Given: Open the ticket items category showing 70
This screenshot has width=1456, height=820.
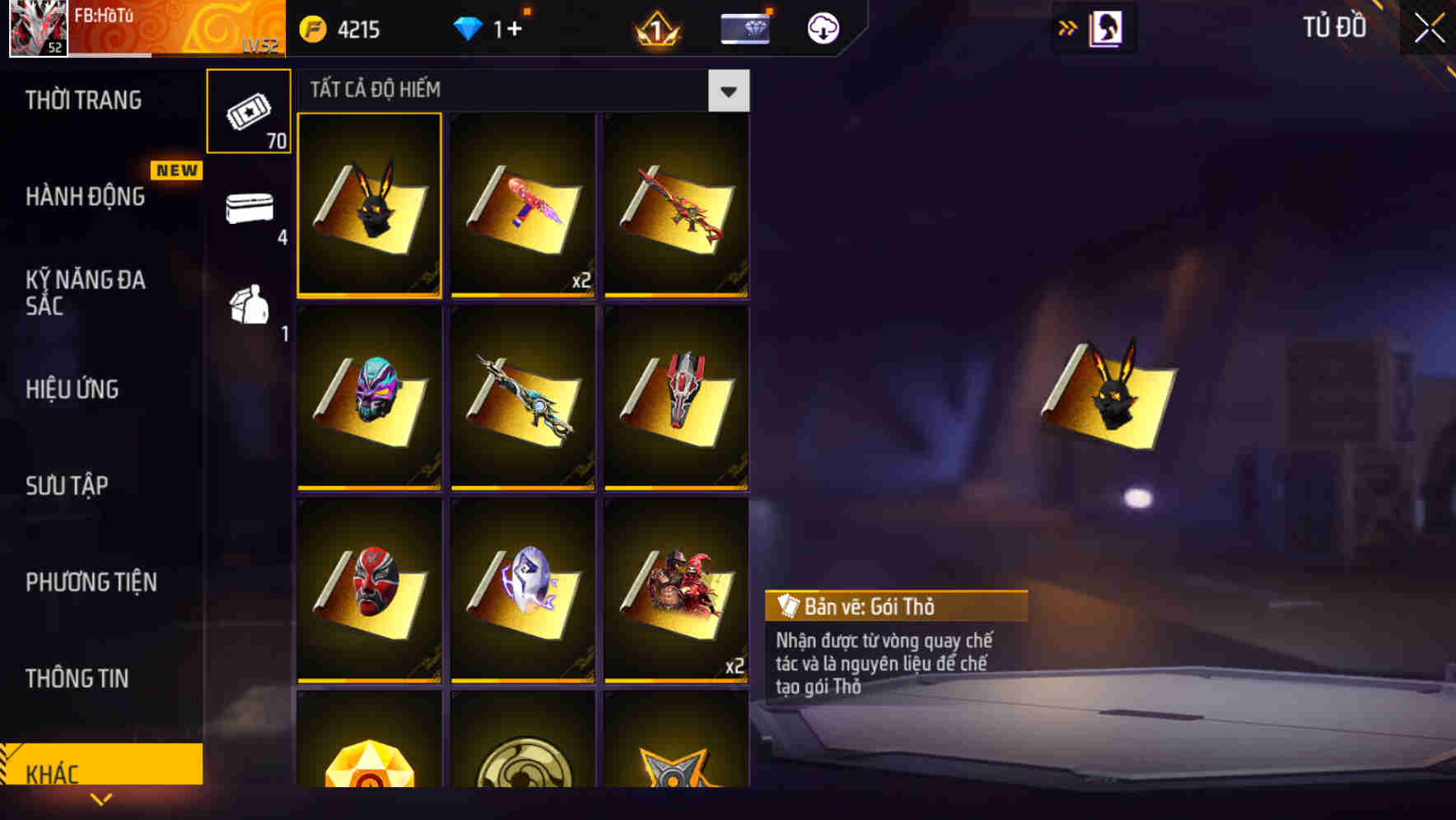Looking at the screenshot, I should (x=248, y=112).
